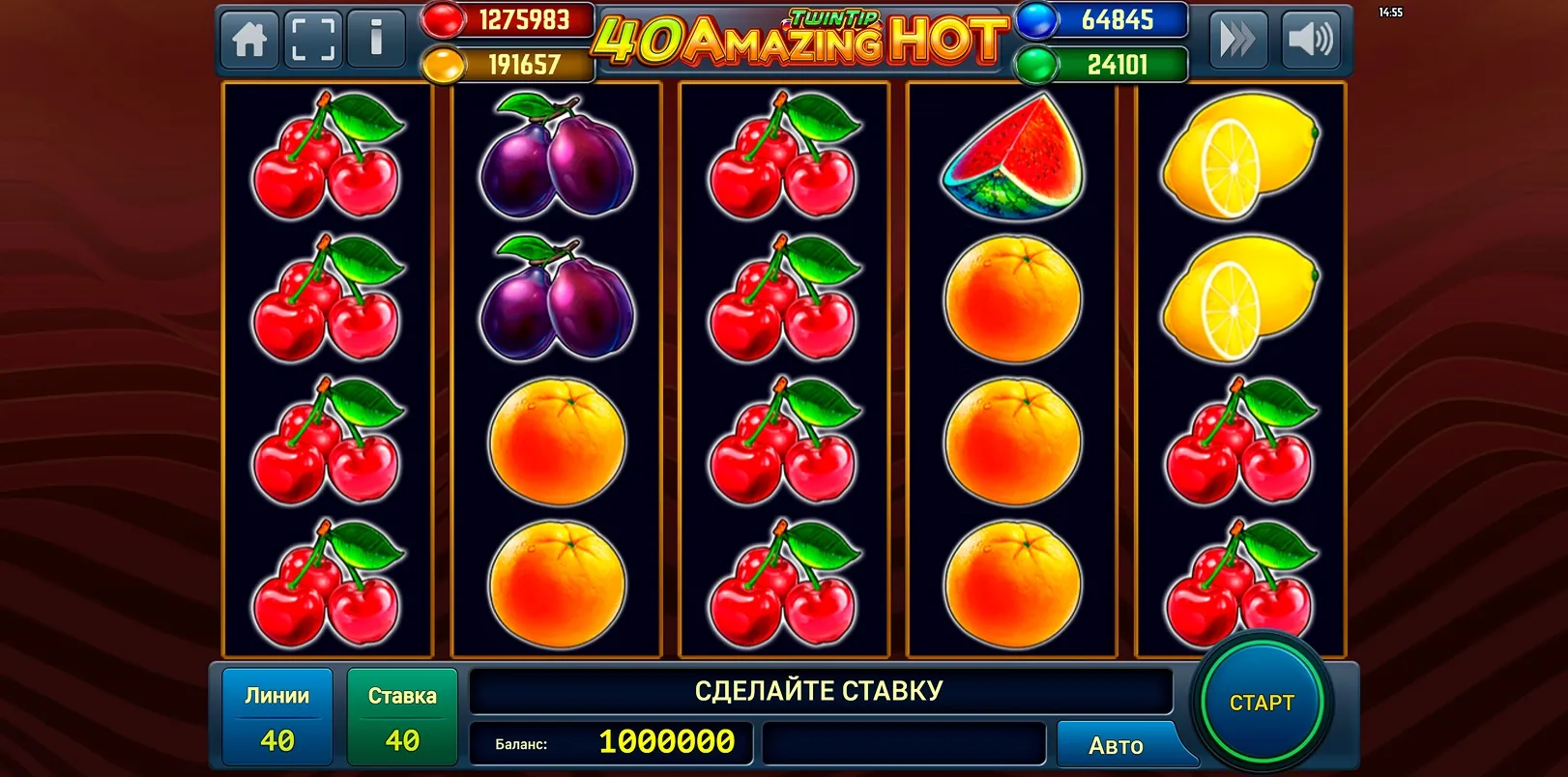Viewport: 1568px width, 777px height.
Task: Click the home icon to exit the game
Action: 248,40
